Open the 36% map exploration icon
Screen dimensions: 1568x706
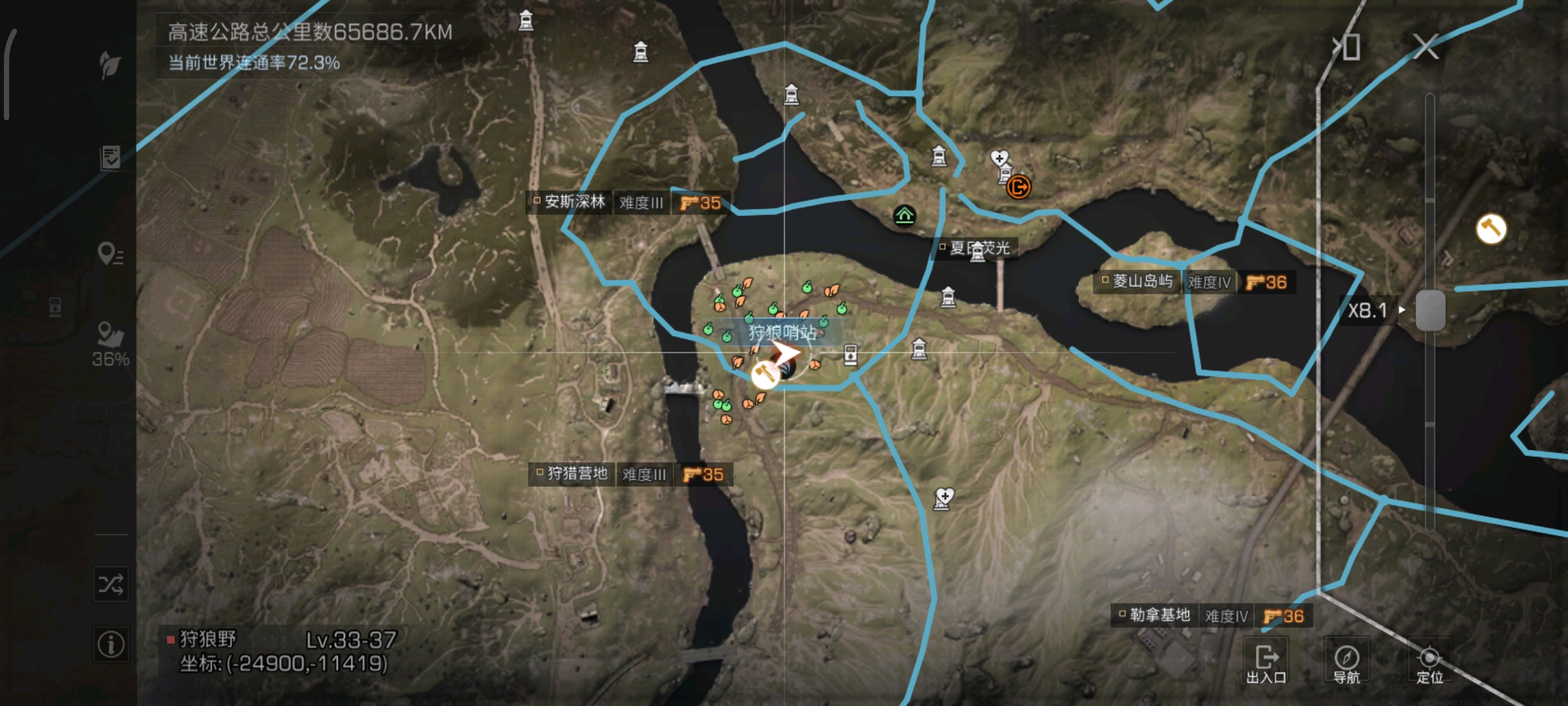click(110, 343)
